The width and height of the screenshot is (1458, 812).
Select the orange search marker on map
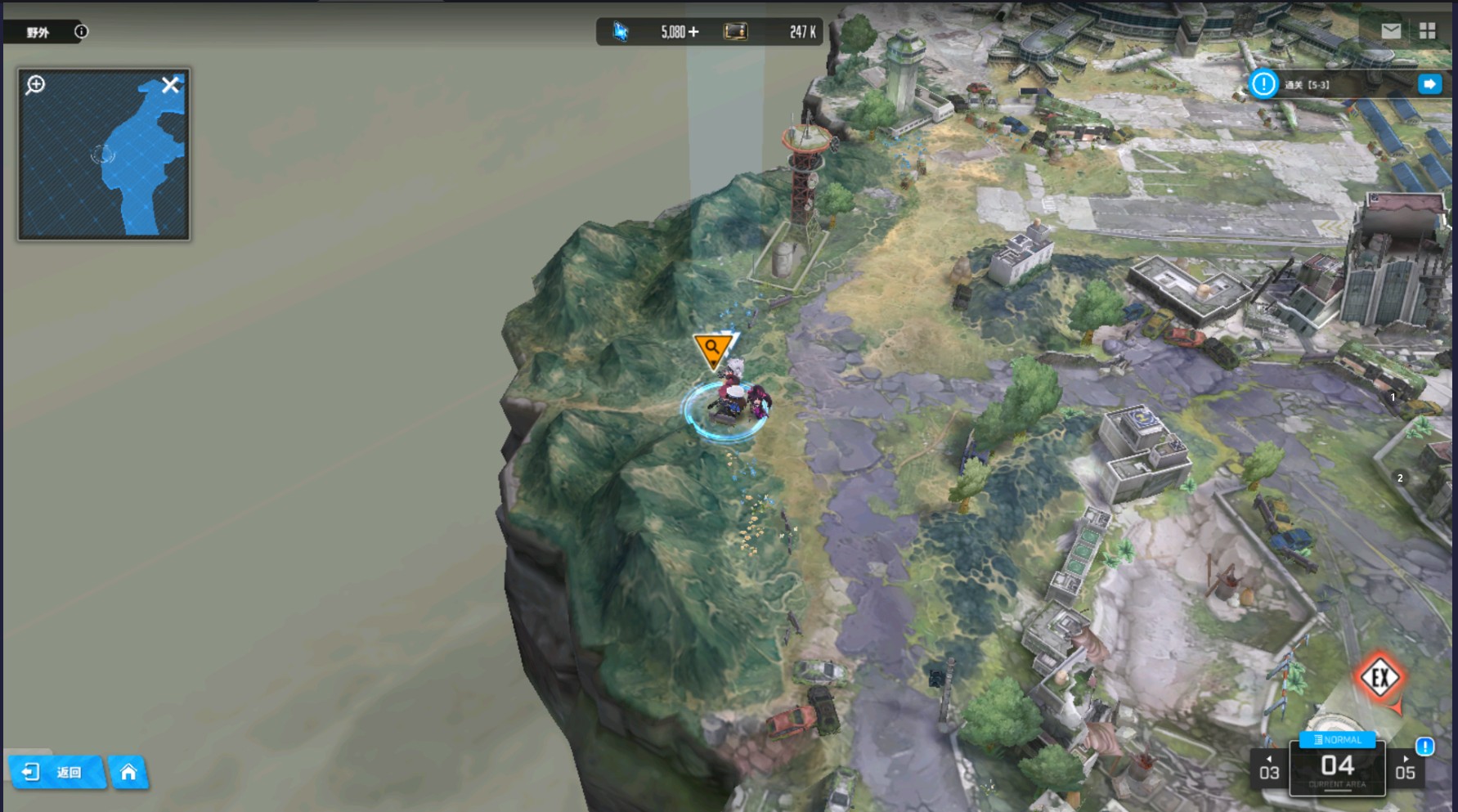[712, 349]
